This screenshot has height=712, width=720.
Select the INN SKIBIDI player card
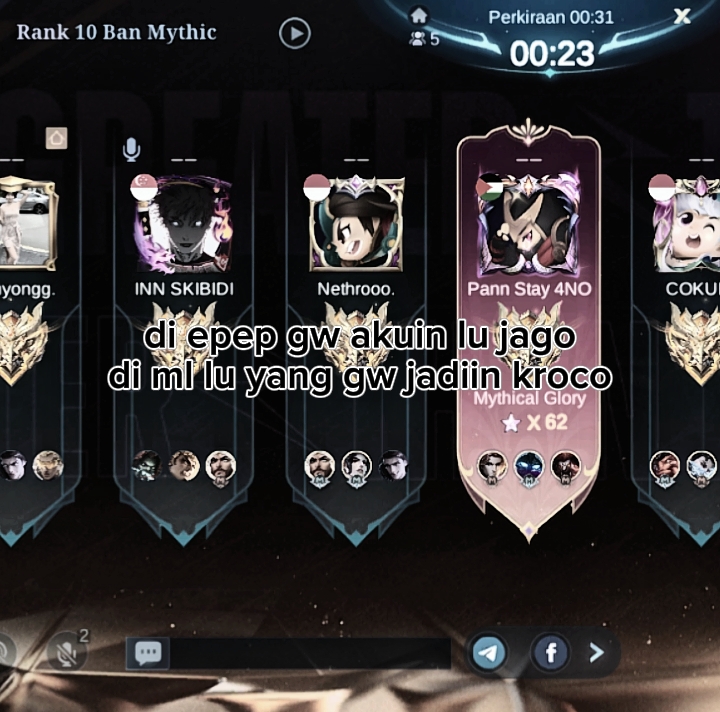(x=182, y=340)
